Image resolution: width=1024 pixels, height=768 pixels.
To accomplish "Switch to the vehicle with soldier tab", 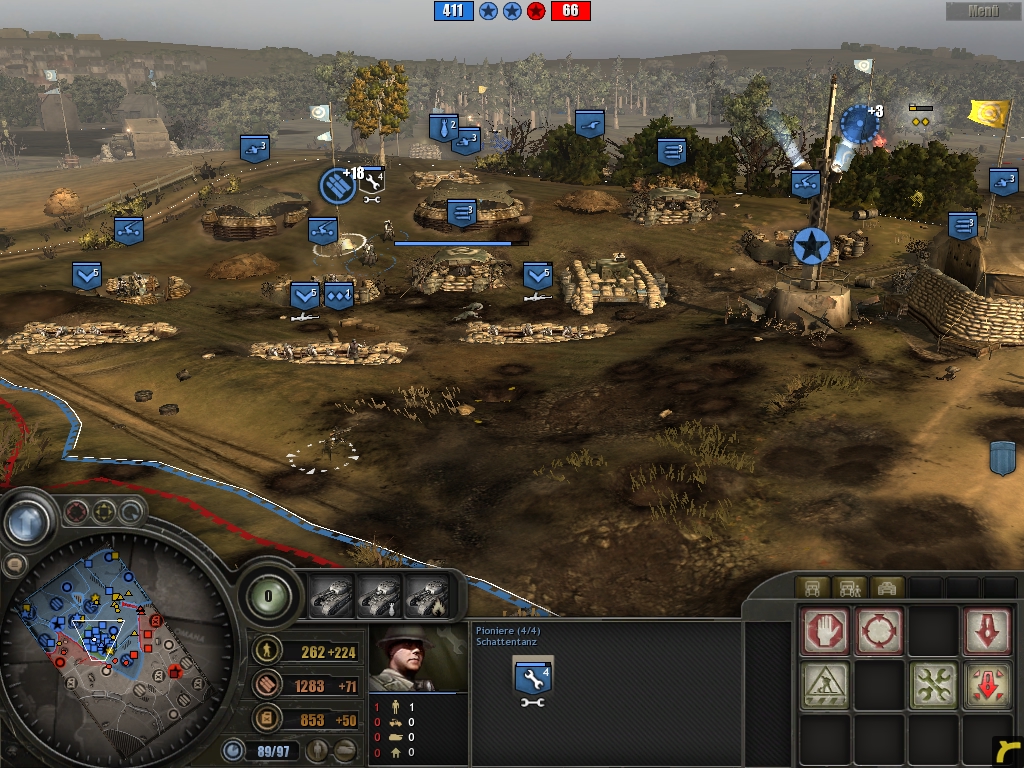I will (849, 587).
